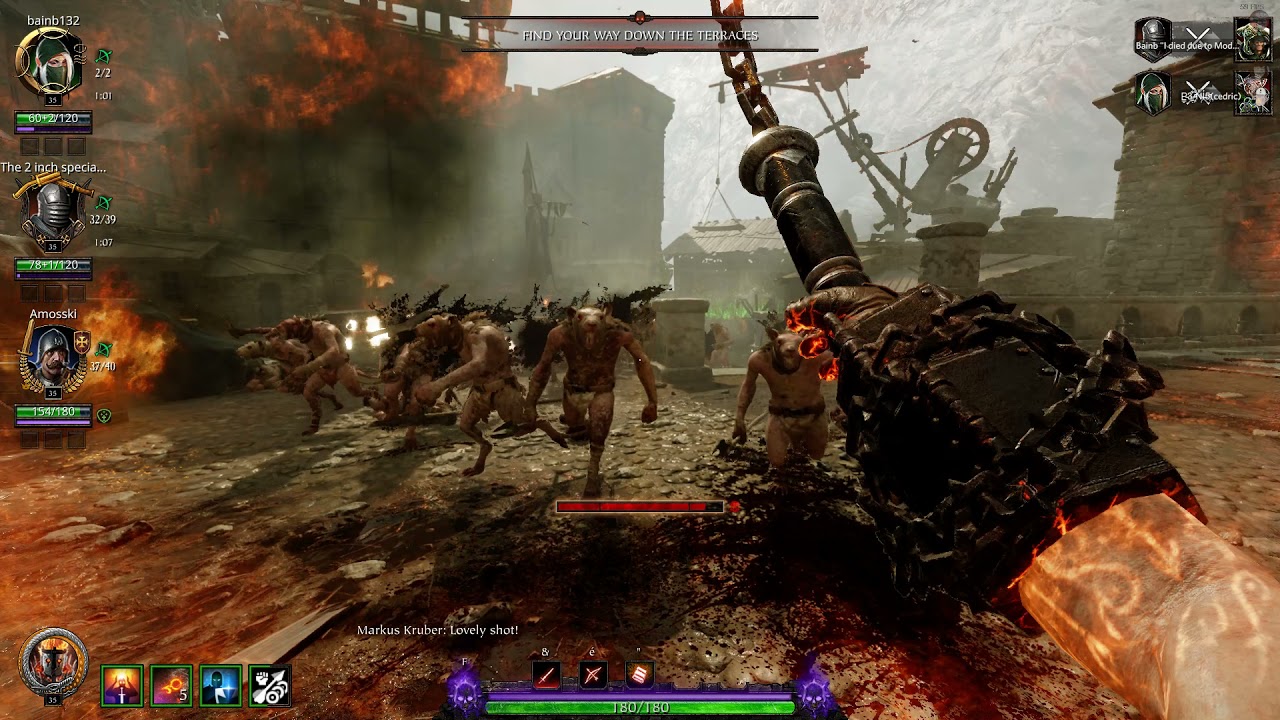Select bainb132's hooded elf portrait
Viewport: 1280px width, 720px height.
pos(50,62)
